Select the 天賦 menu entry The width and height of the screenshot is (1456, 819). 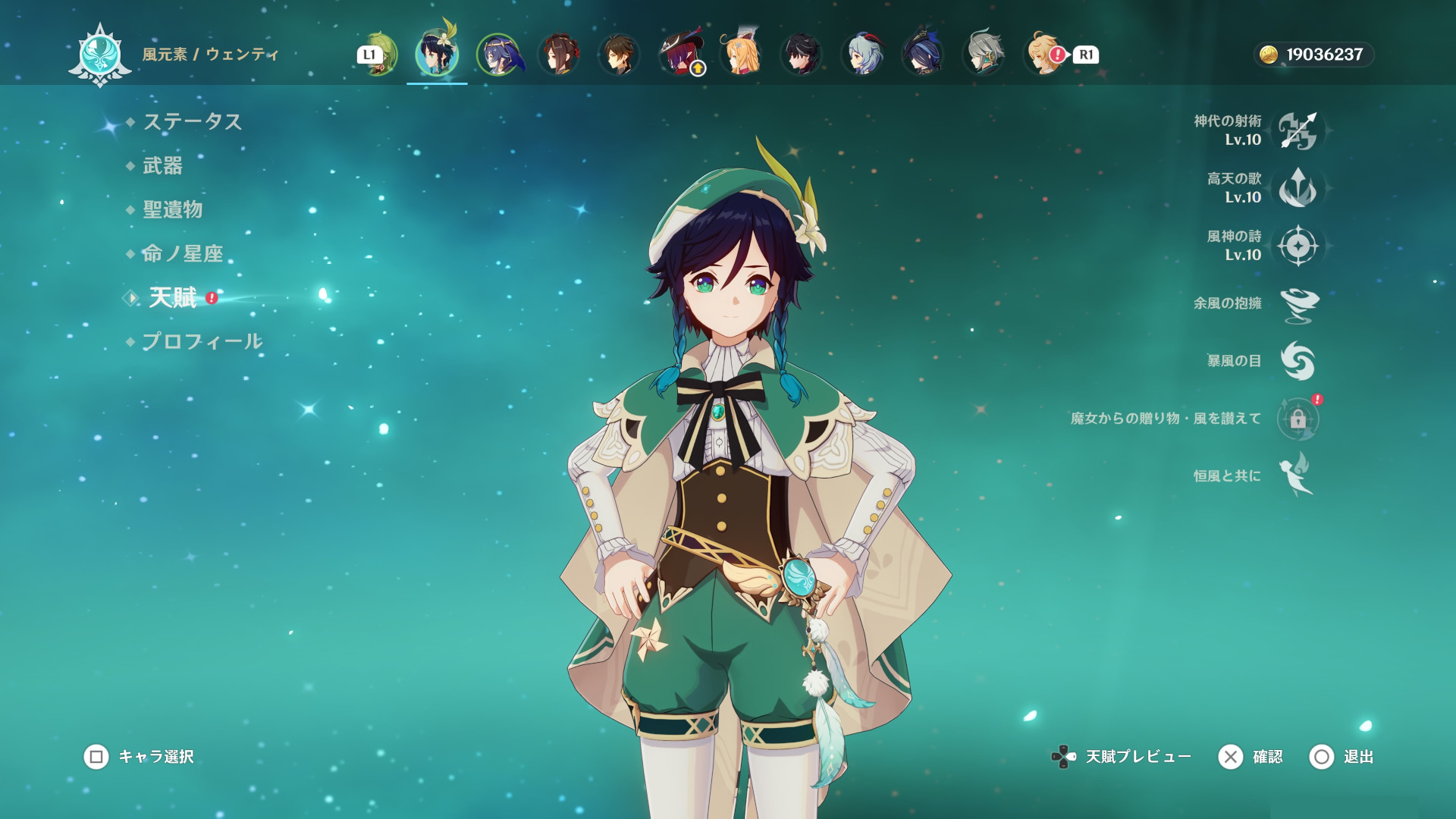[173, 298]
